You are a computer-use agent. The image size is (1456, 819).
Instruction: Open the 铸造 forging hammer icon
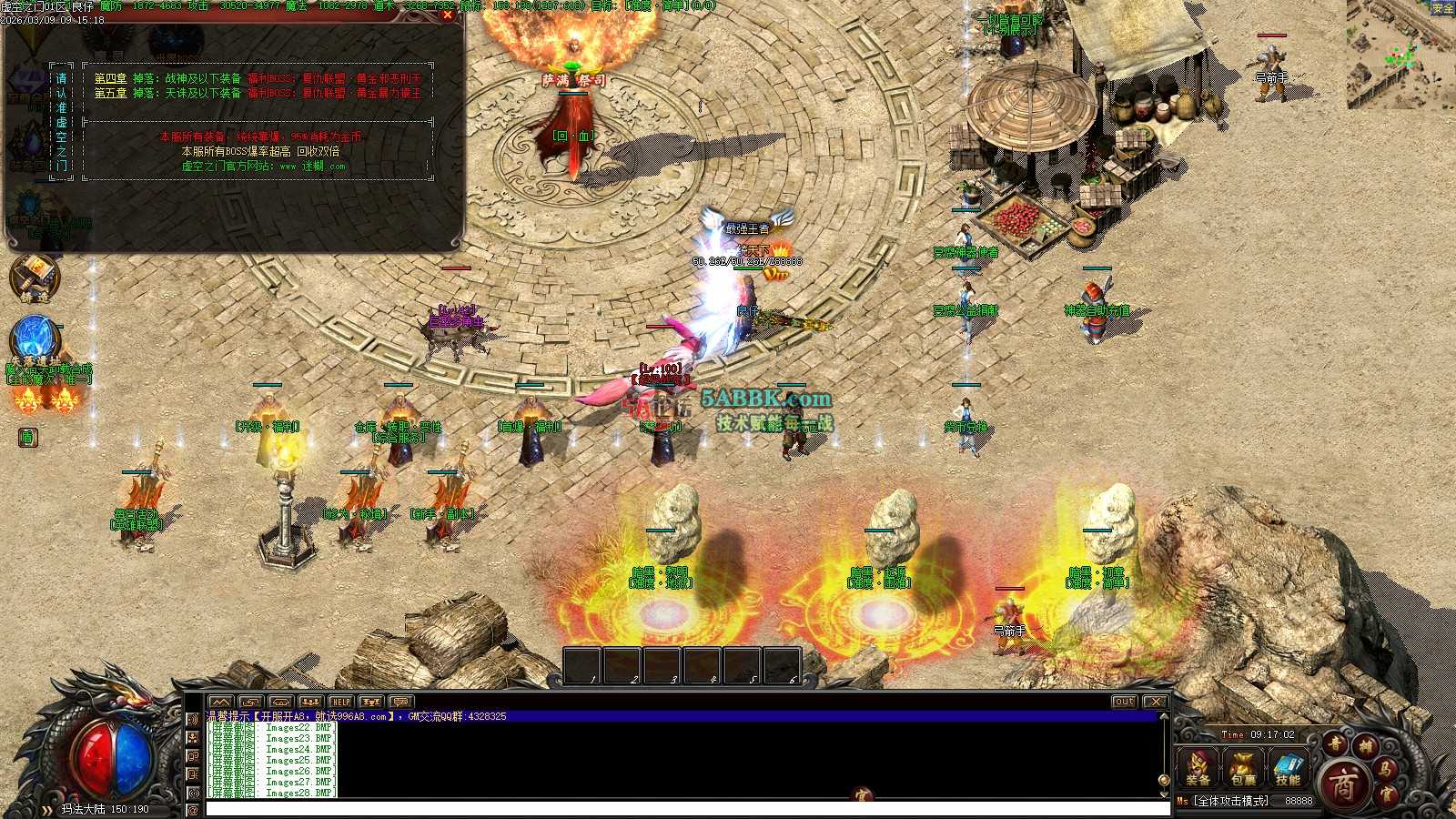tap(34, 276)
